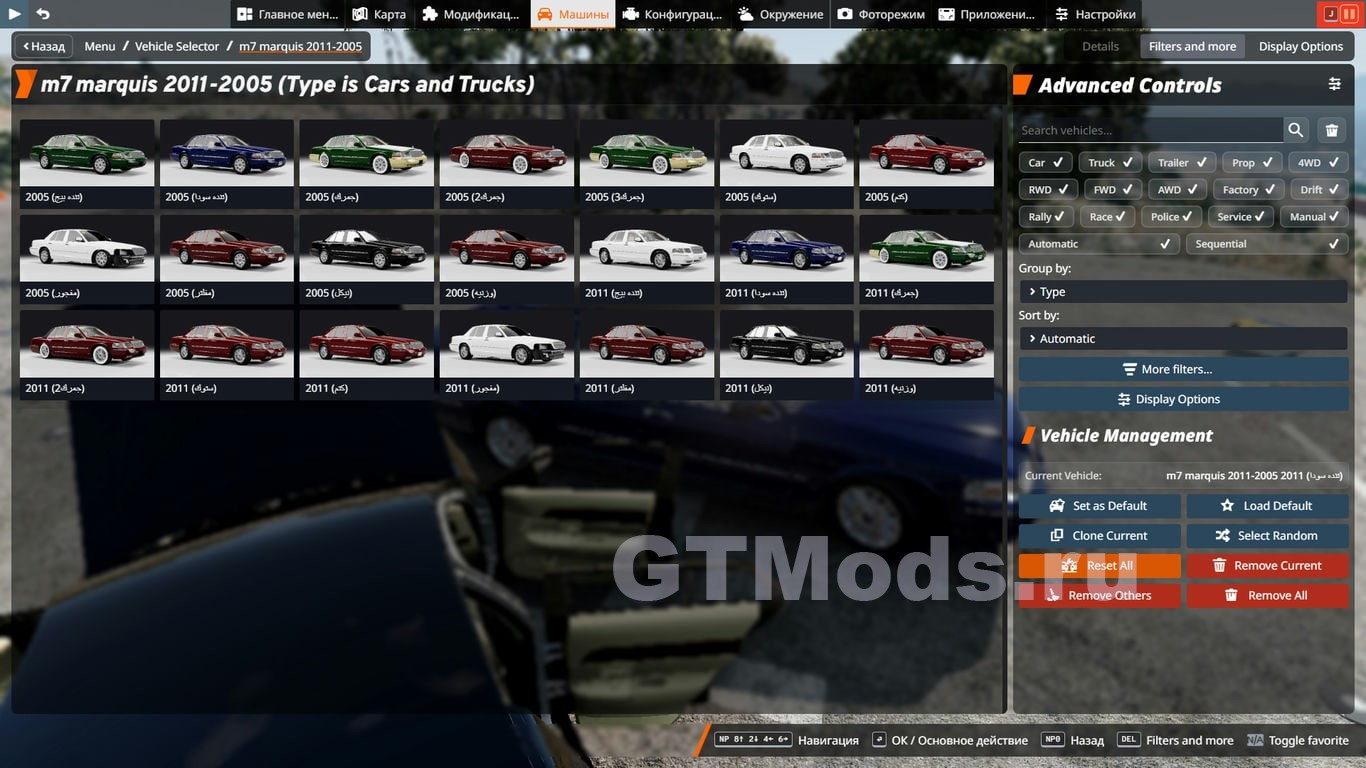Expand the Group by Type dropdown

pyautogui.click(x=1183, y=292)
